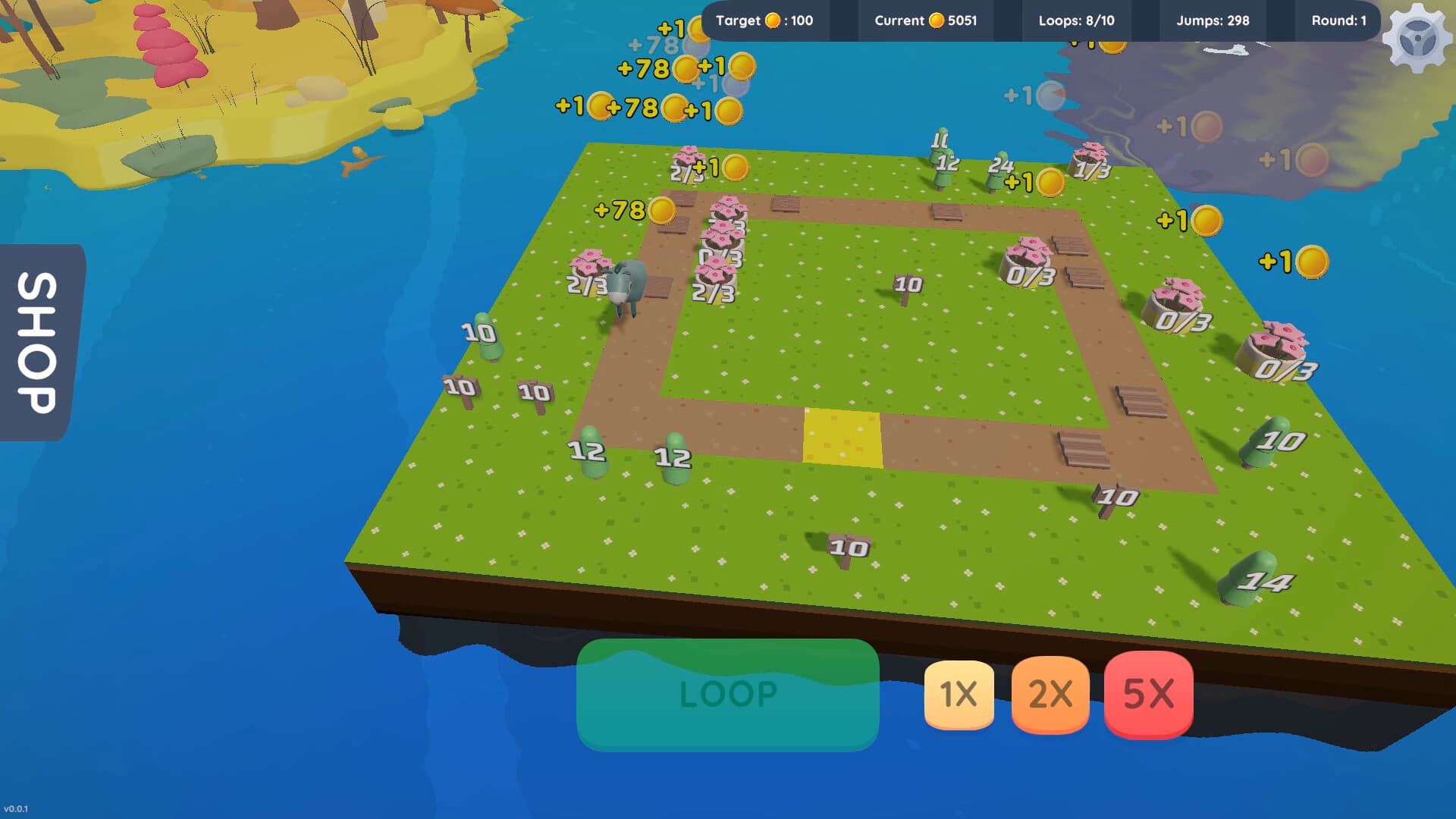Toggle the 1X speed setting

(957, 695)
